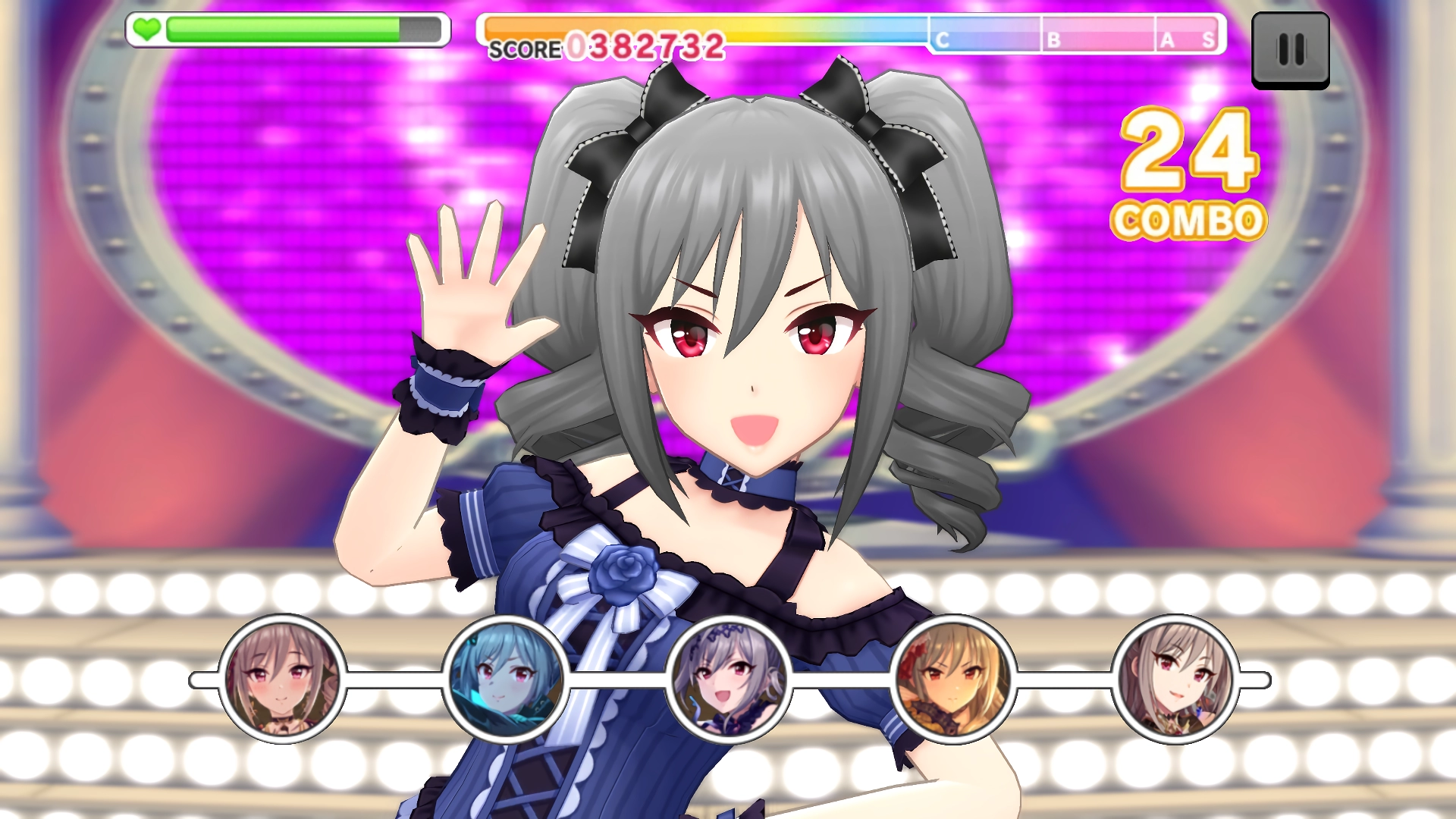Tap the blushing brown-haired idol circle
Screen dimensions: 1456x819
point(282,679)
